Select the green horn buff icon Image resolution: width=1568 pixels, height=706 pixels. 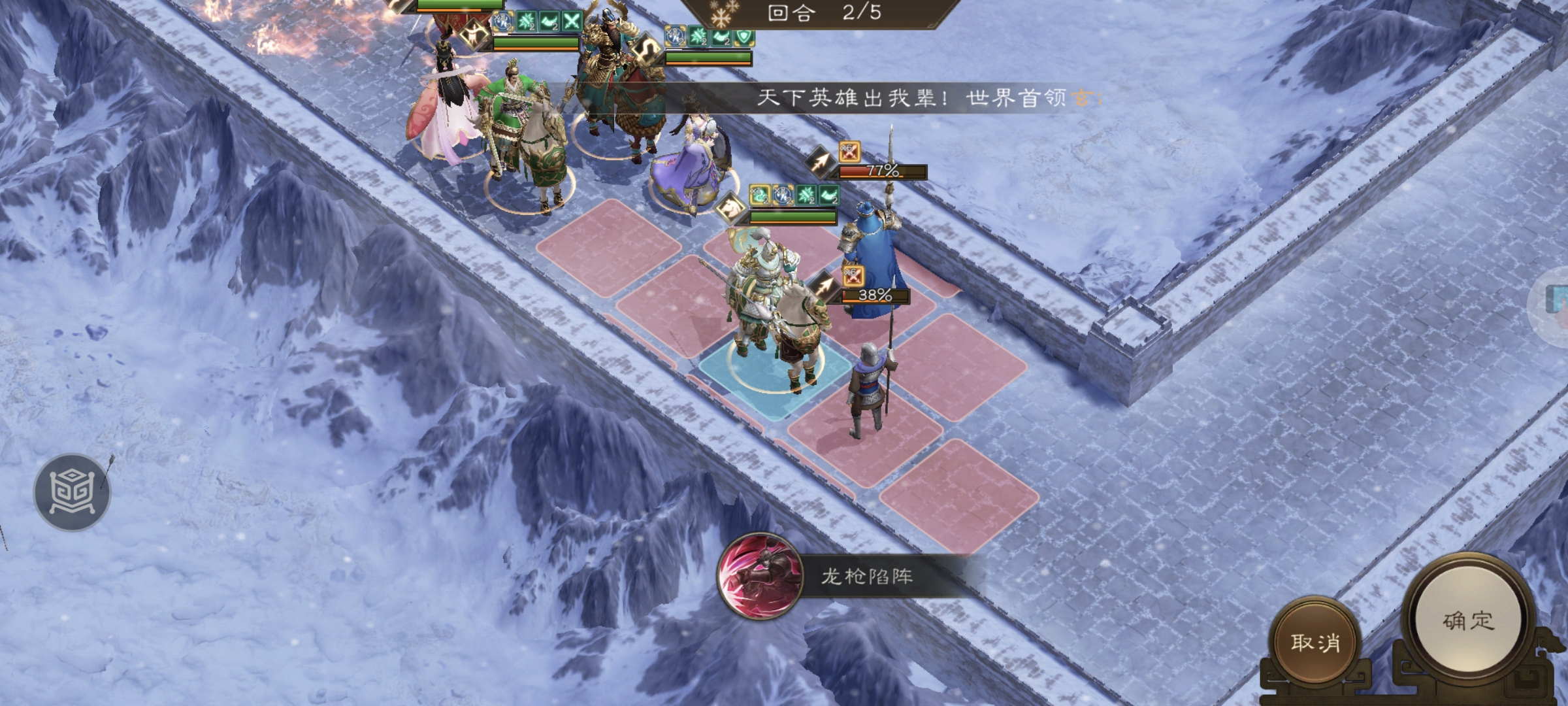(549, 20)
